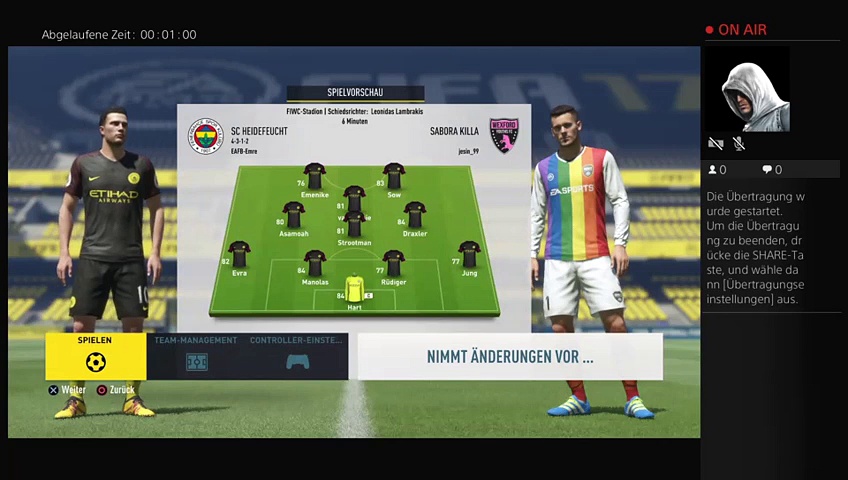Image resolution: width=848 pixels, height=480 pixels.
Task: Pick striker Emenike in the lineup
Action: [315, 176]
